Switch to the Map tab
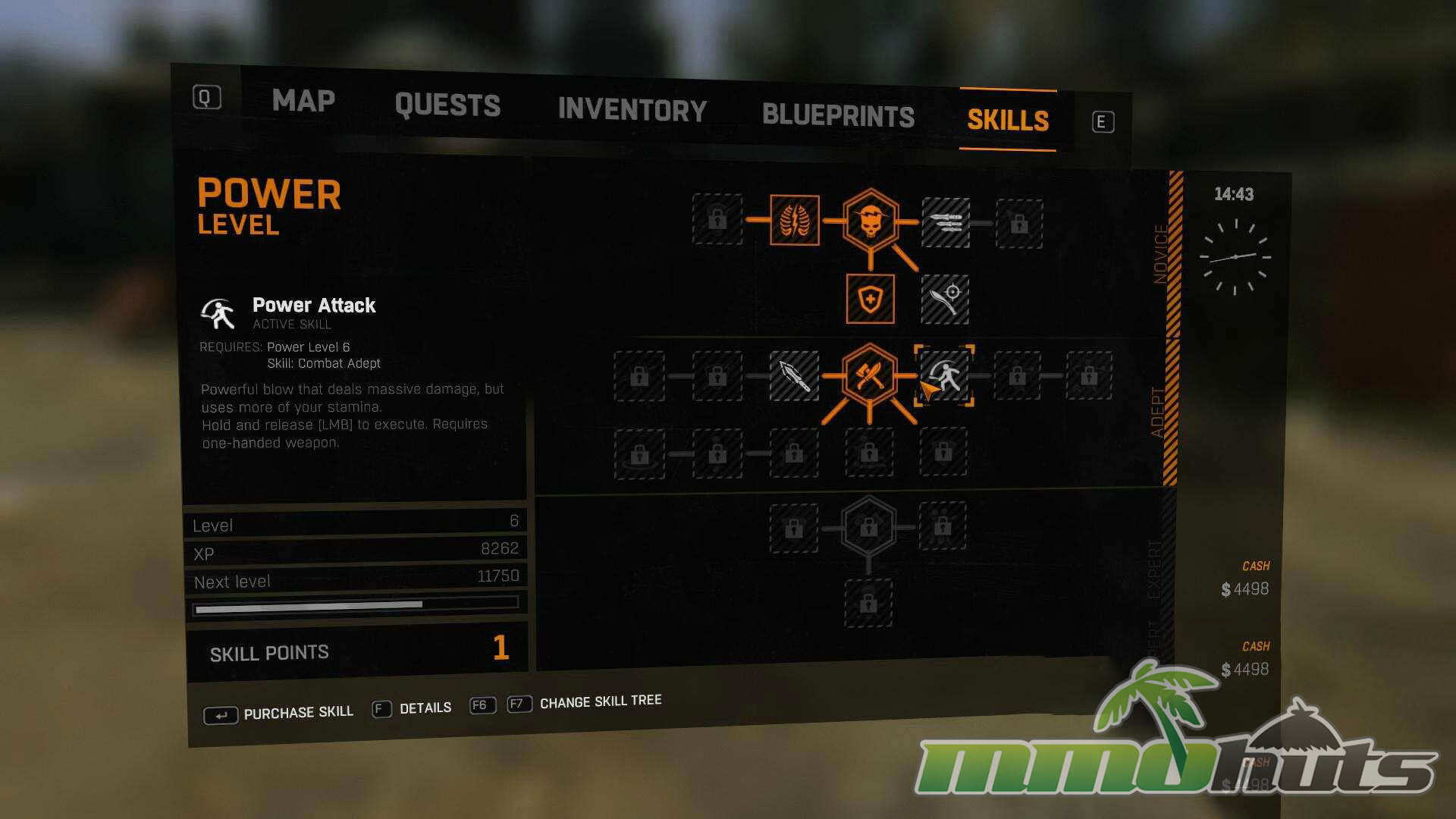The image size is (1456, 819). coord(303,101)
